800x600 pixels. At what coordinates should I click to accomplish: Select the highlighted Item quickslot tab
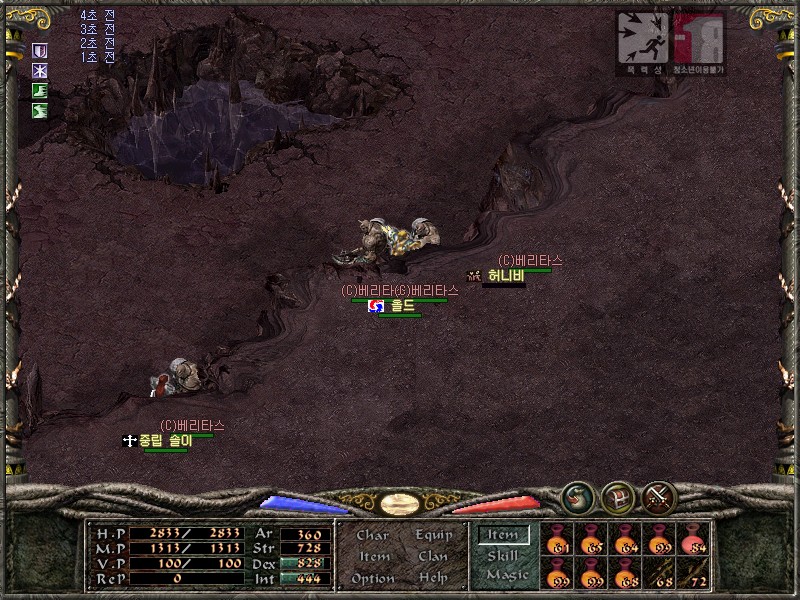(503, 536)
